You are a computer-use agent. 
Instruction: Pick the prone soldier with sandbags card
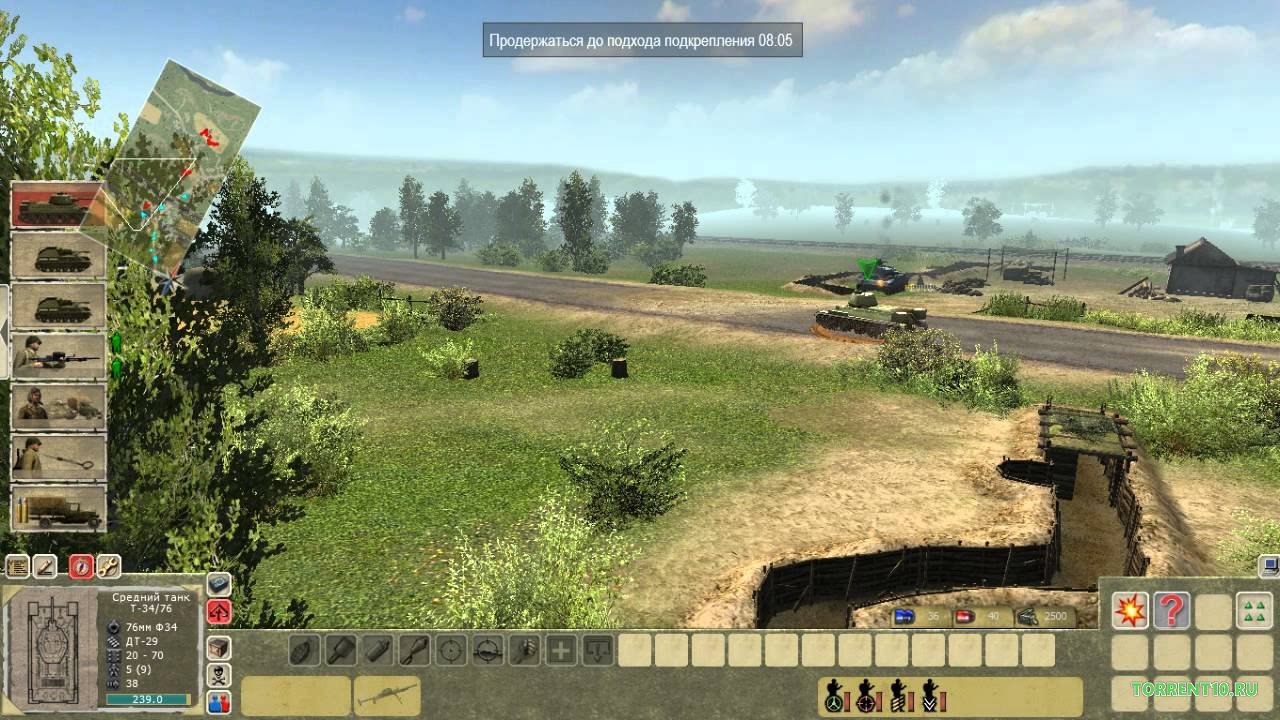(x=58, y=407)
